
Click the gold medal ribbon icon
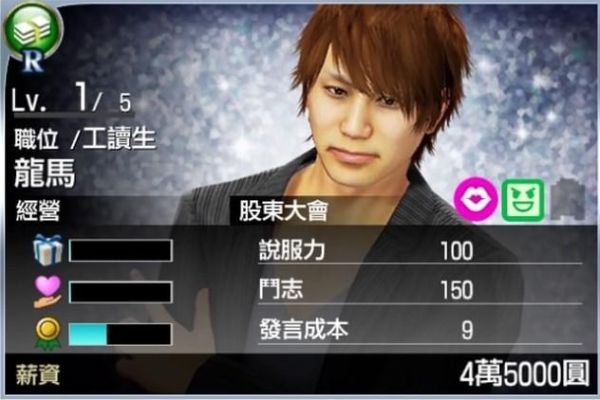click(x=46, y=332)
